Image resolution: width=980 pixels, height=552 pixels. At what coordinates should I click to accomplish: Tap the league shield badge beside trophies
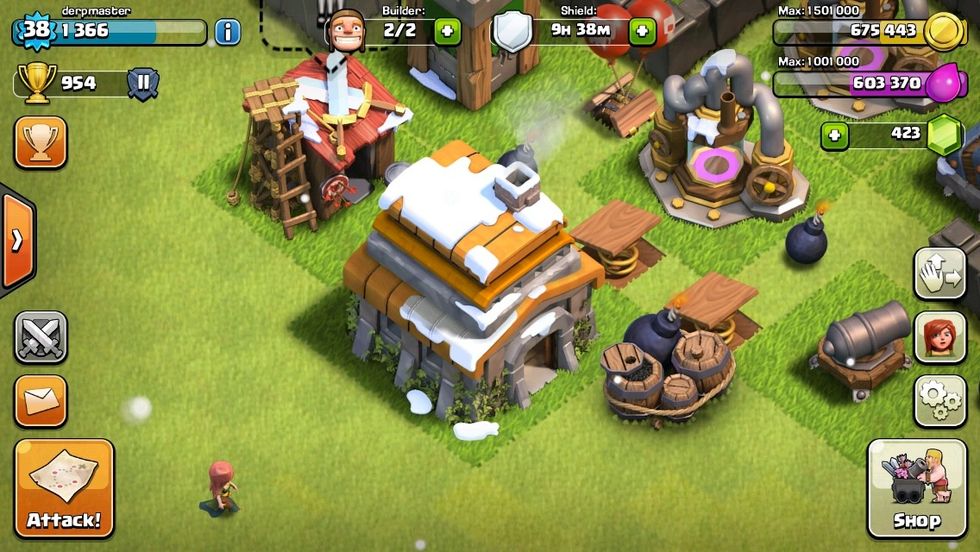pyautogui.click(x=143, y=83)
